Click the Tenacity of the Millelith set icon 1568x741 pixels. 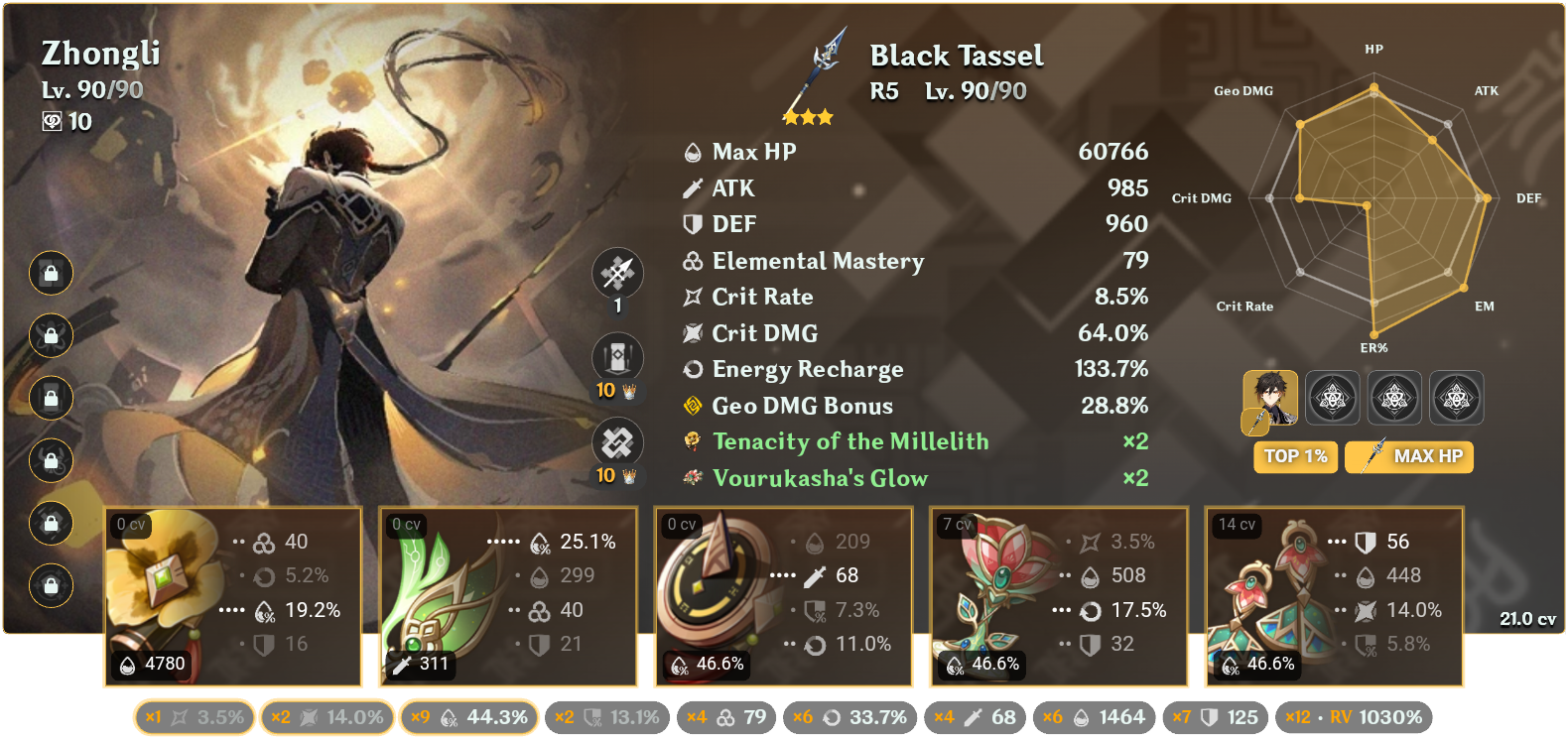pyautogui.click(x=692, y=441)
